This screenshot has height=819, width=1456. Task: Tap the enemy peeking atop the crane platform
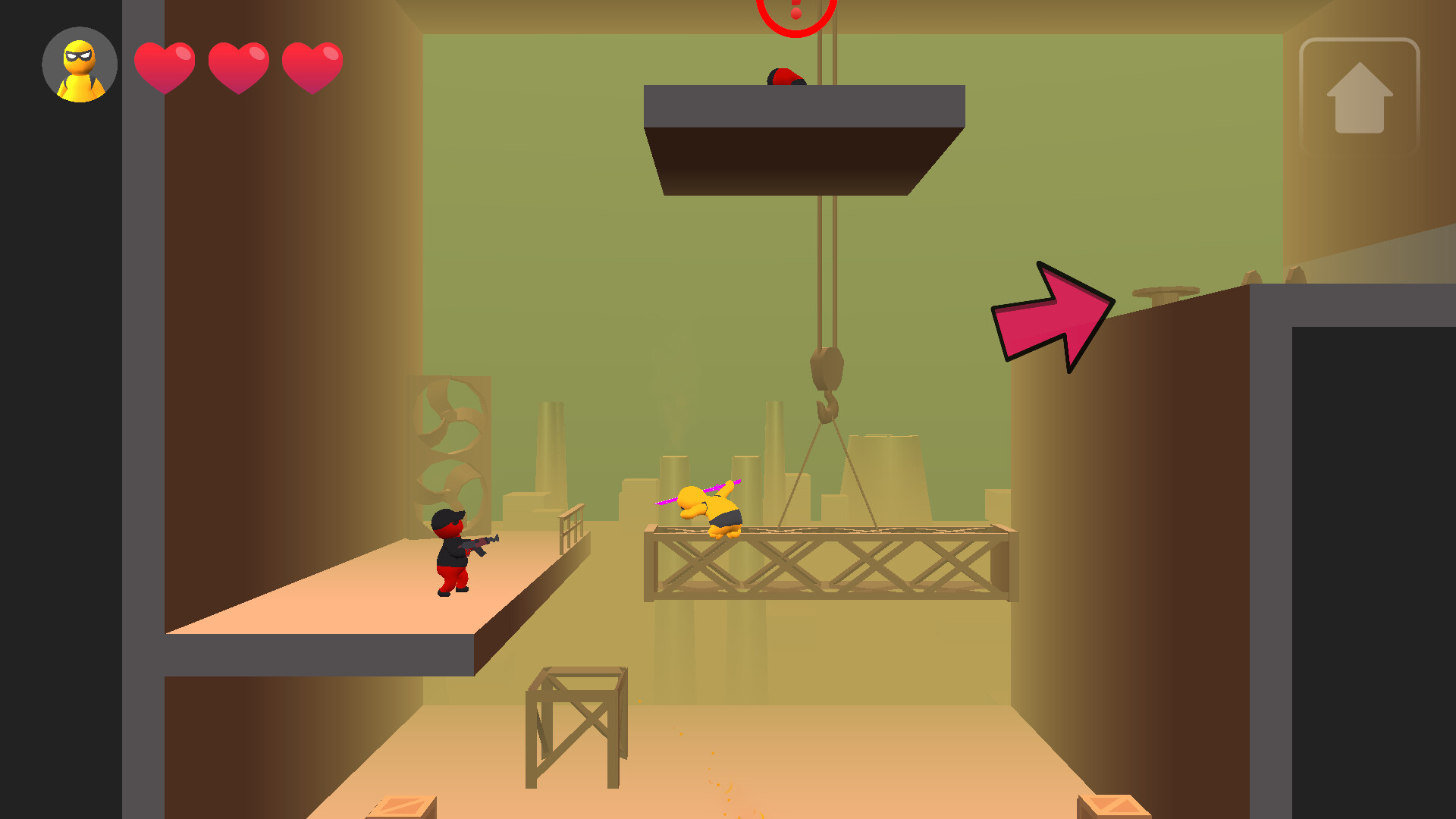click(785, 78)
